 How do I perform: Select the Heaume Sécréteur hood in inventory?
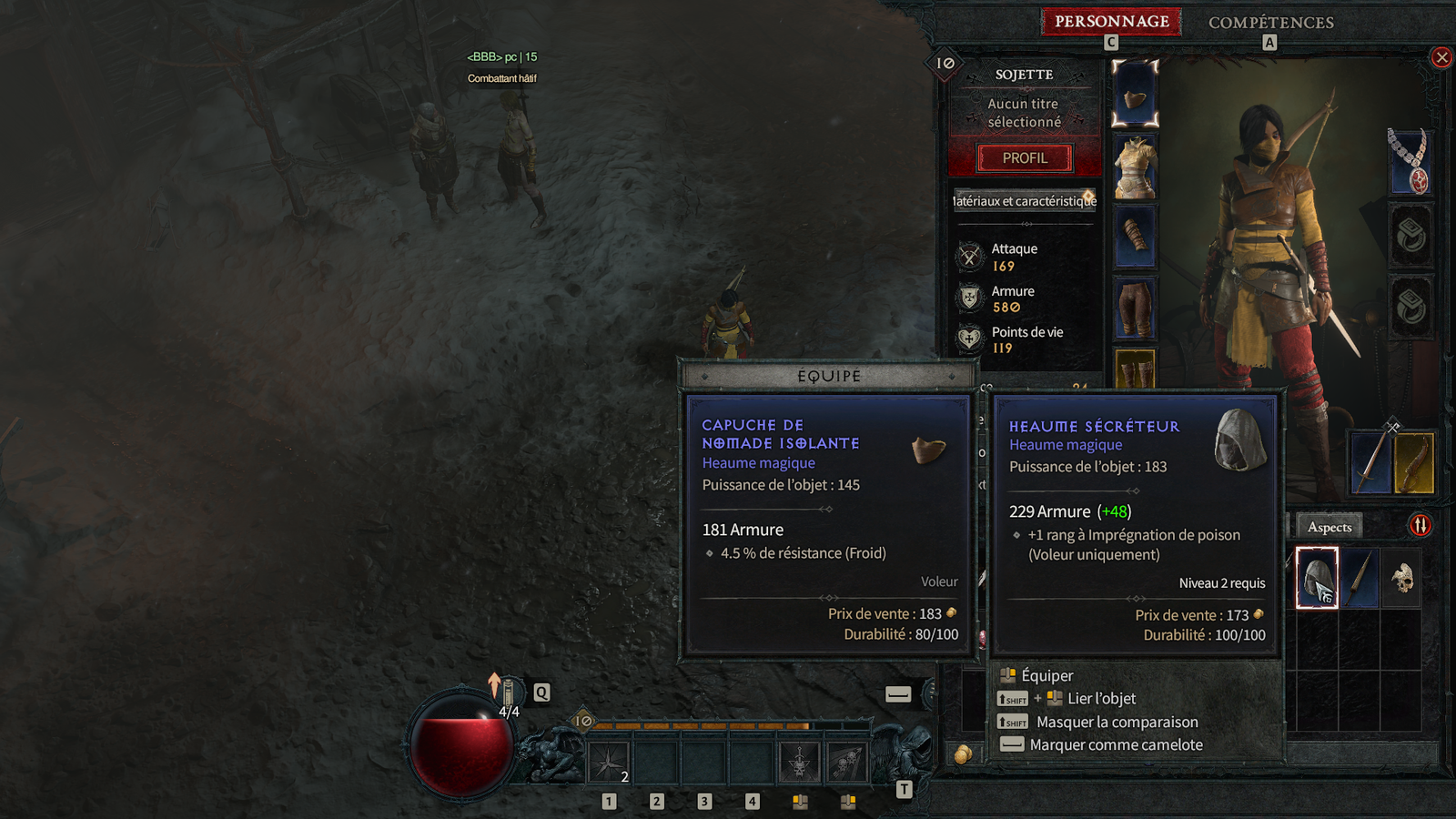1317,578
